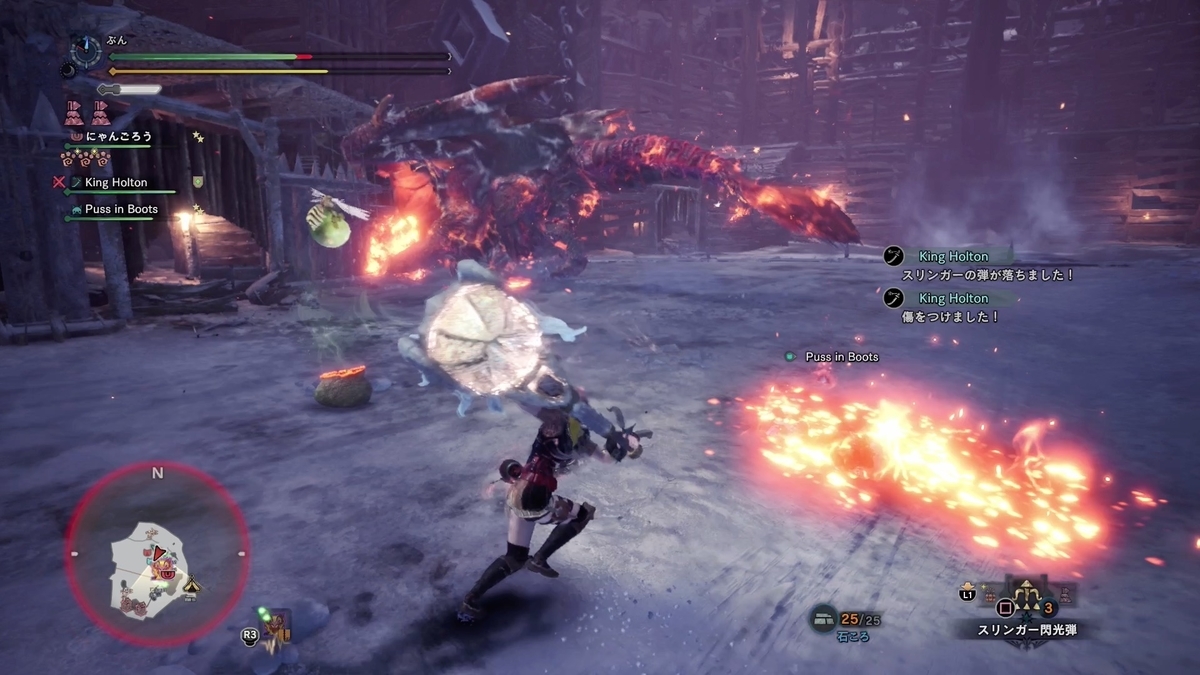Image resolution: width=1200 pixels, height=675 pixels.
Task: Open the スリンガーの弾が落ちました！ chat message
Action: tap(988, 274)
